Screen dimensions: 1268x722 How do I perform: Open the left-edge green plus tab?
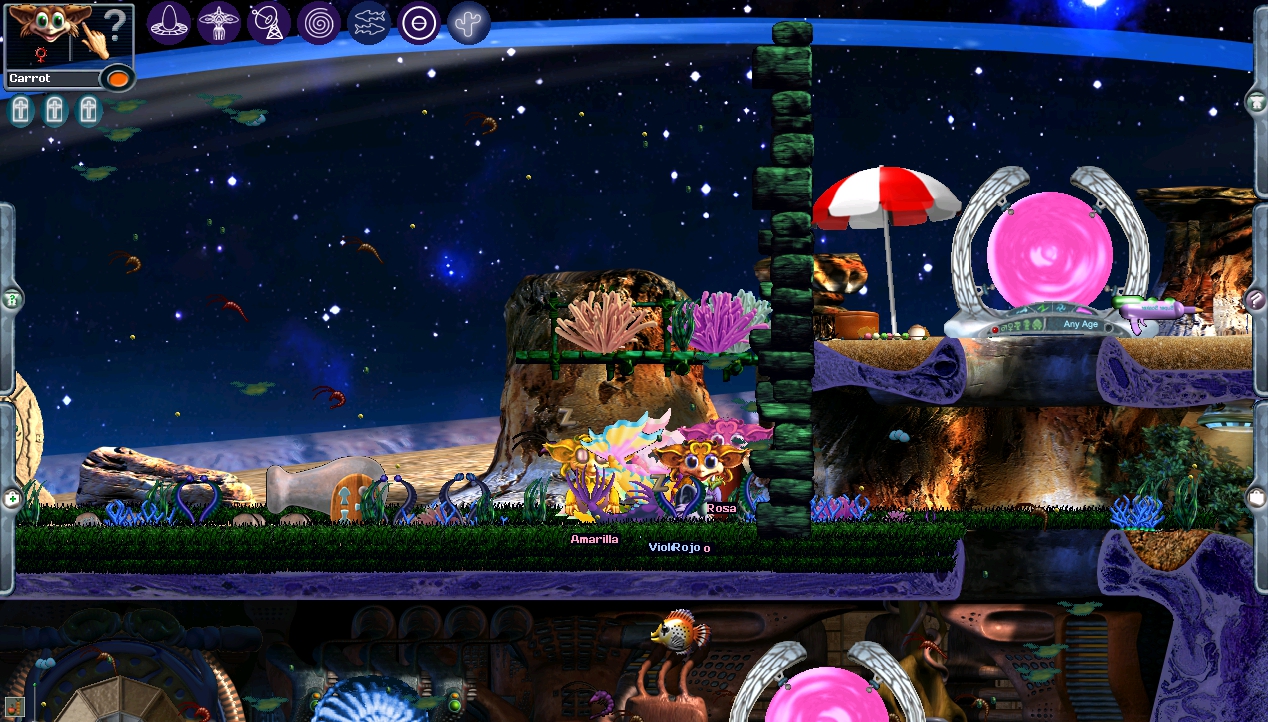[11, 497]
